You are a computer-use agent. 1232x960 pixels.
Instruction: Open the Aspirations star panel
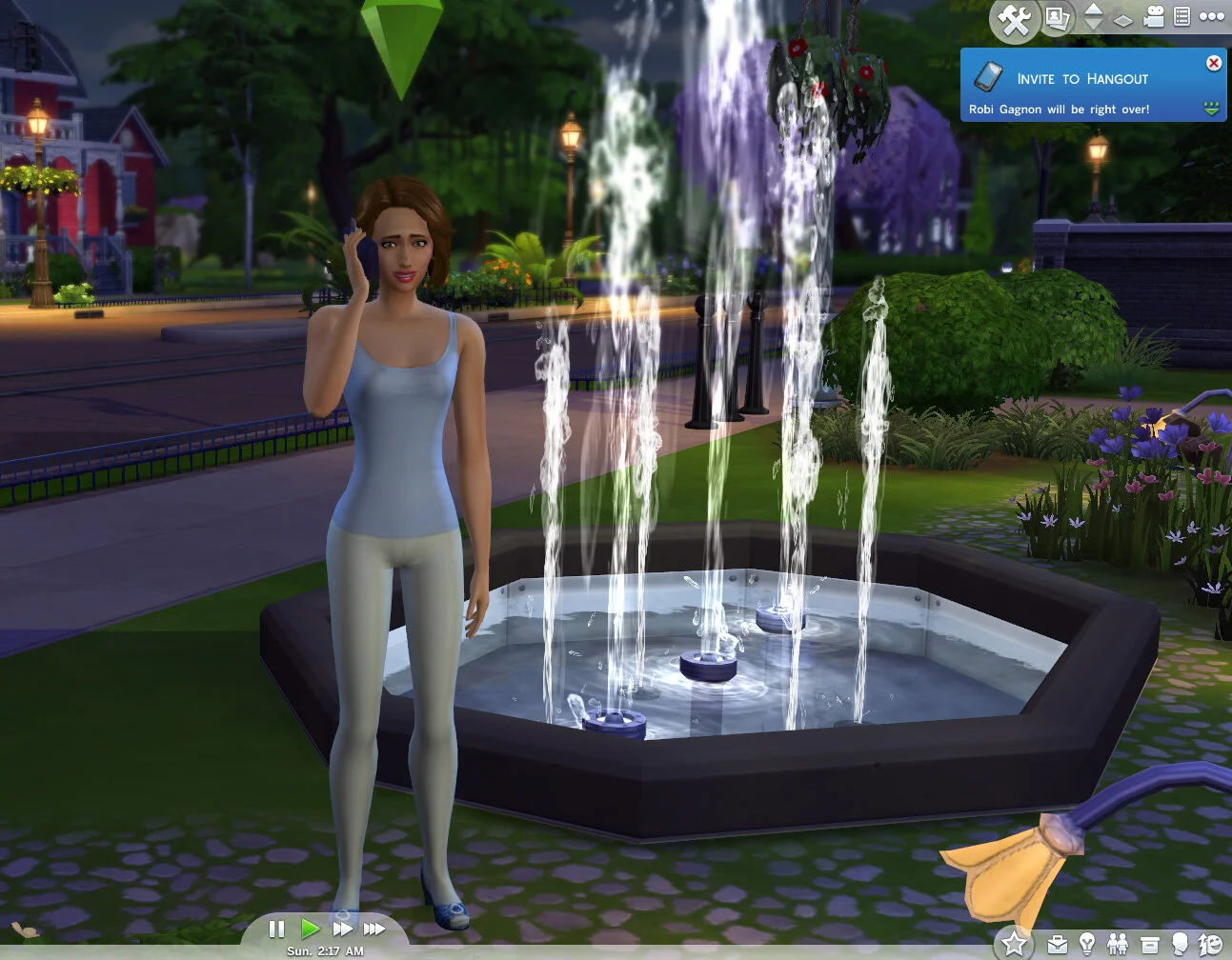tap(1013, 944)
